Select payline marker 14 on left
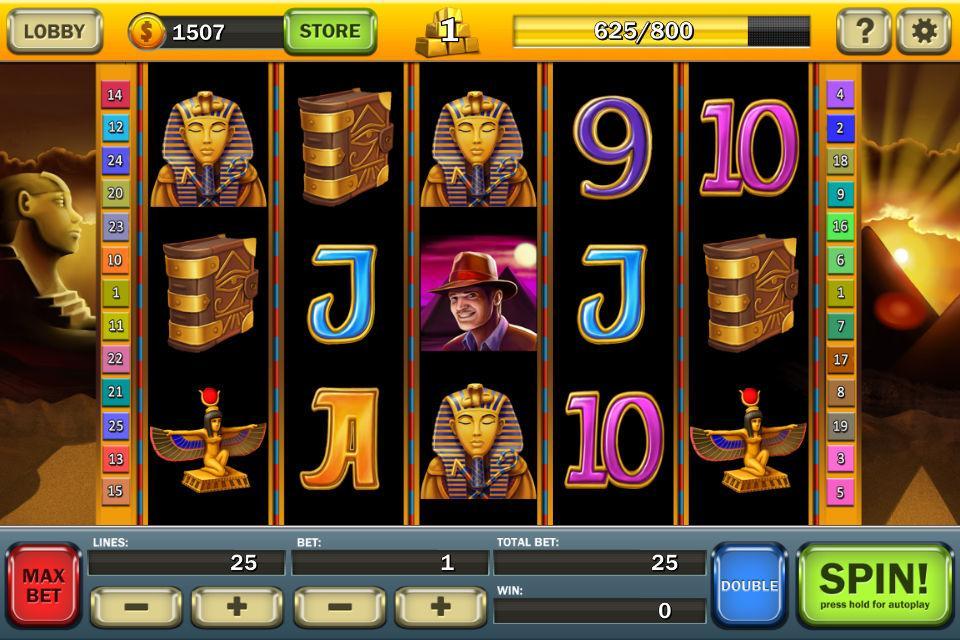960x640 pixels. coord(115,95)
